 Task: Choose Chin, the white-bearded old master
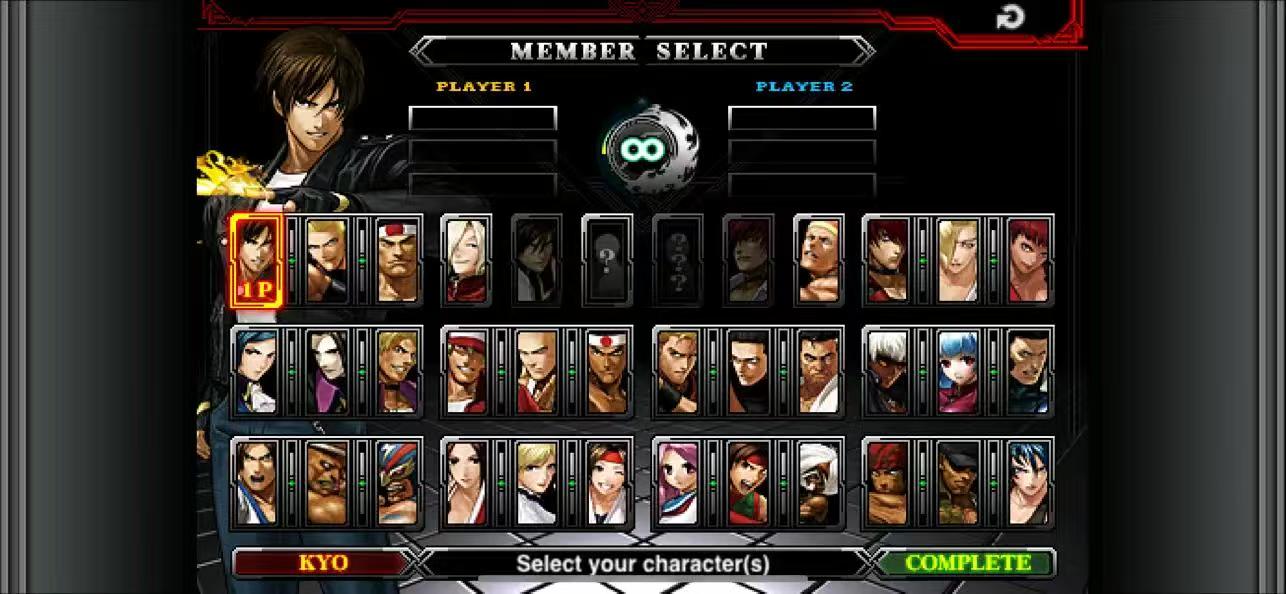[x=818, y=484]
